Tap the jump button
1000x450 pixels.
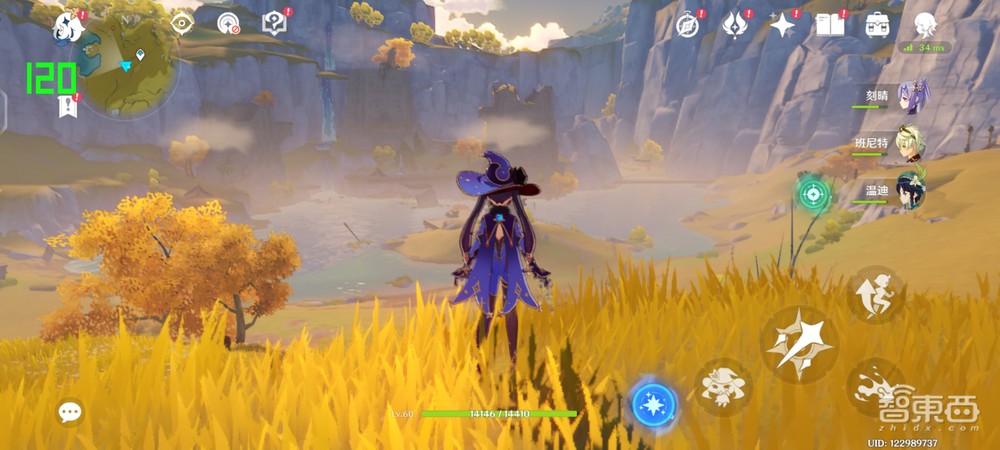(875, 294)
